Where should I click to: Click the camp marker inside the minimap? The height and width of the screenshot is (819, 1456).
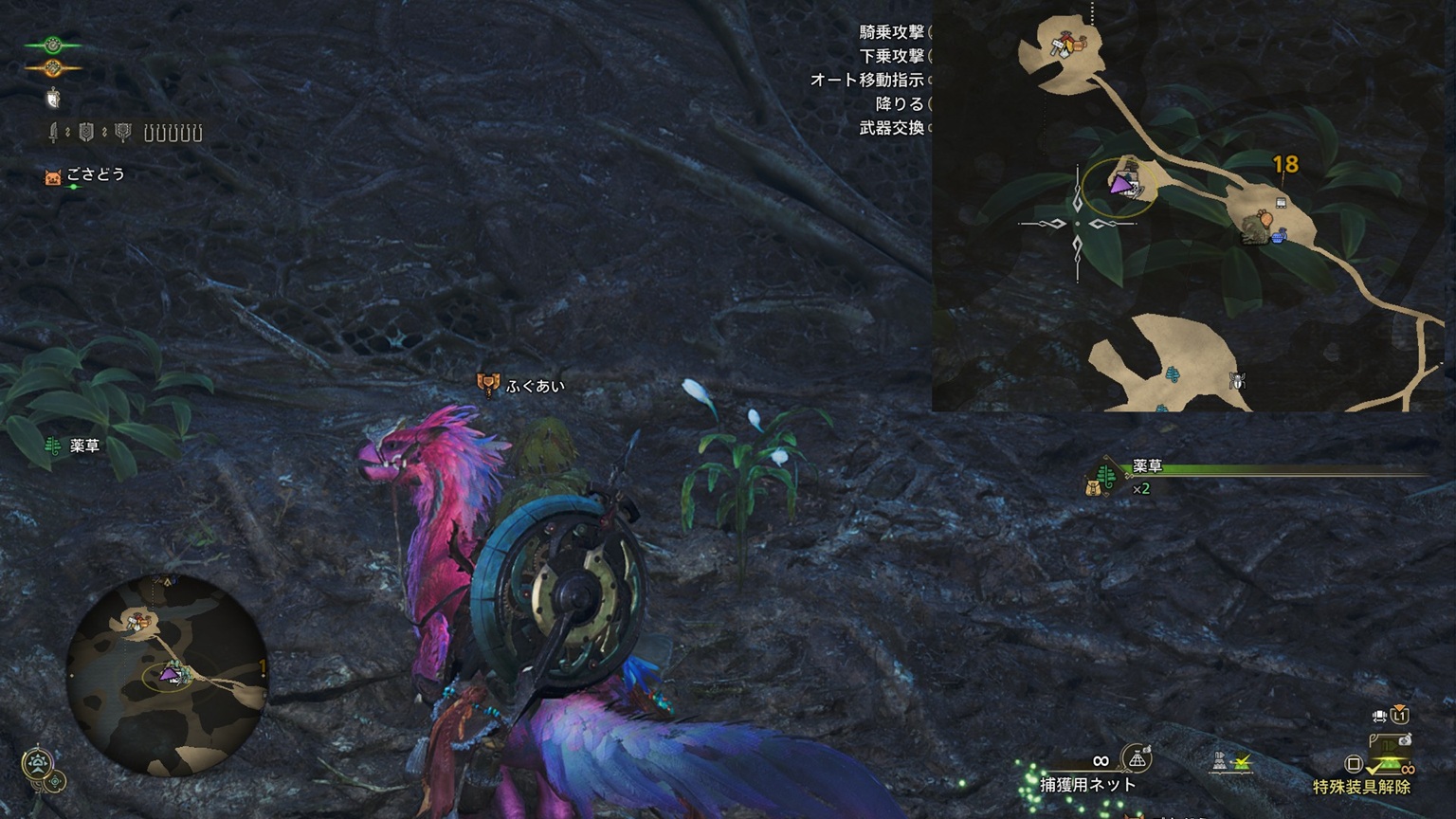(x=138, y=622)
